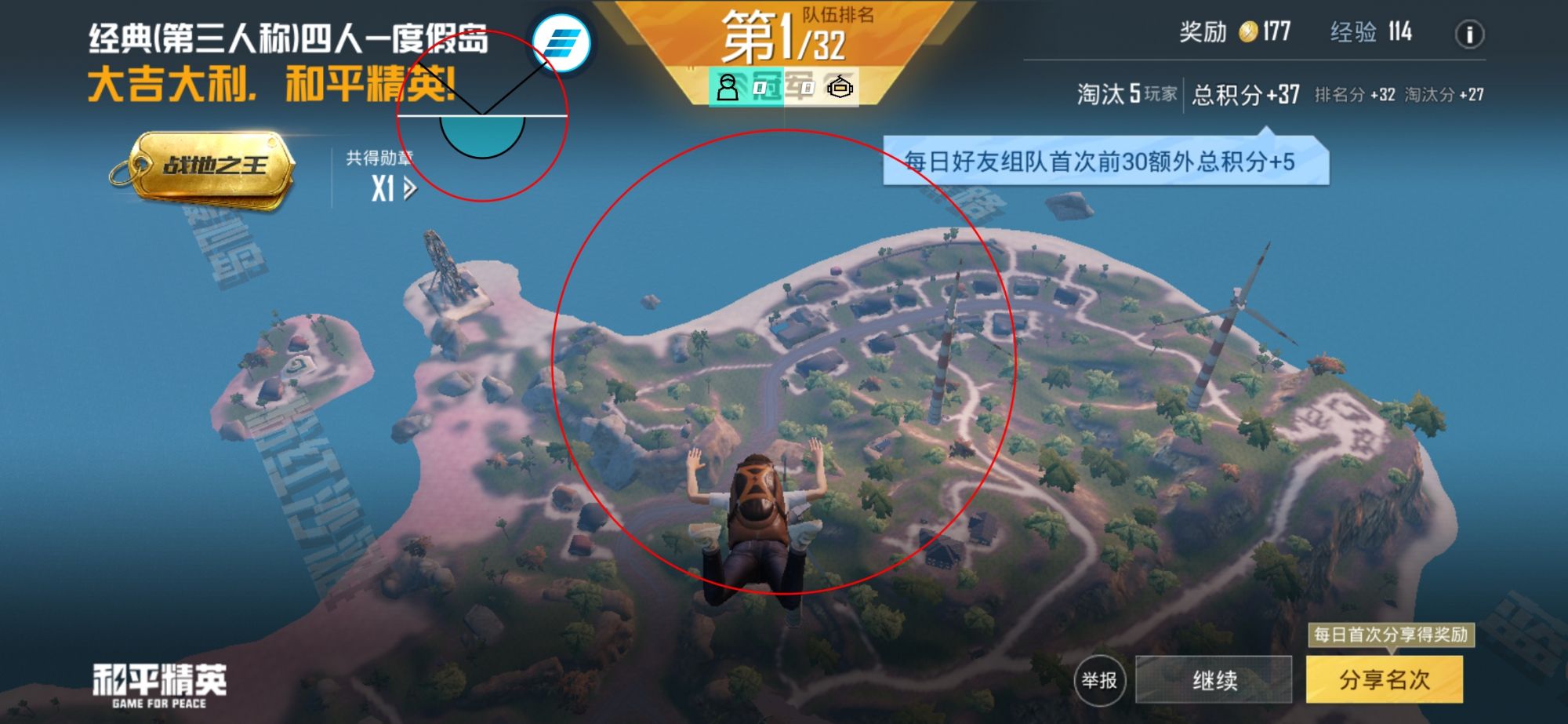Select the player avatar icon in champion banner

pos(728,89)
